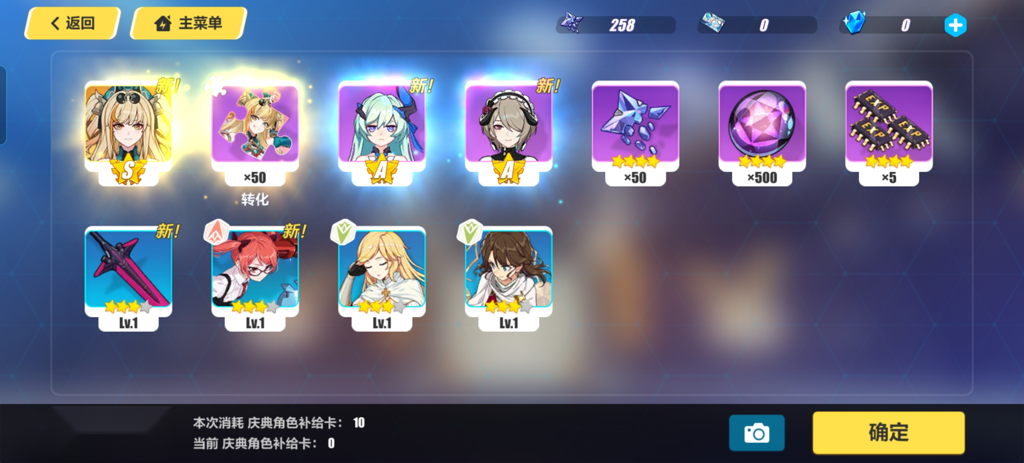1024x463 pixels.
Task: Select the red-haired glasses girl card
Action: coord(255,272)
